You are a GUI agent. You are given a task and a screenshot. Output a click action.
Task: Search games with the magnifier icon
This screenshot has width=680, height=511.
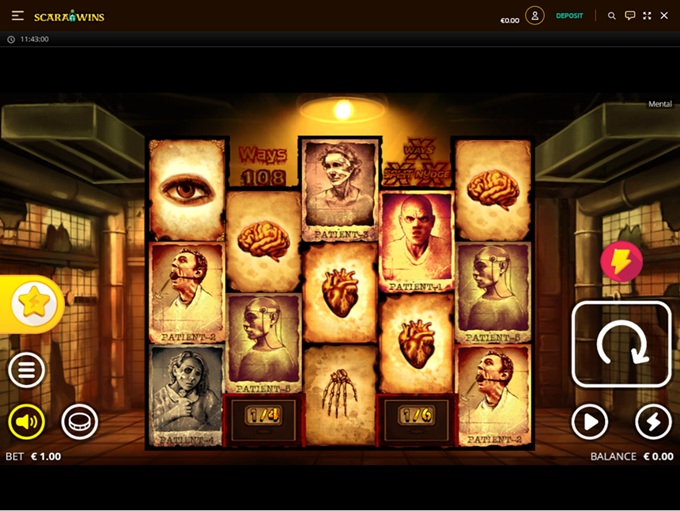(x=612, y=16)
